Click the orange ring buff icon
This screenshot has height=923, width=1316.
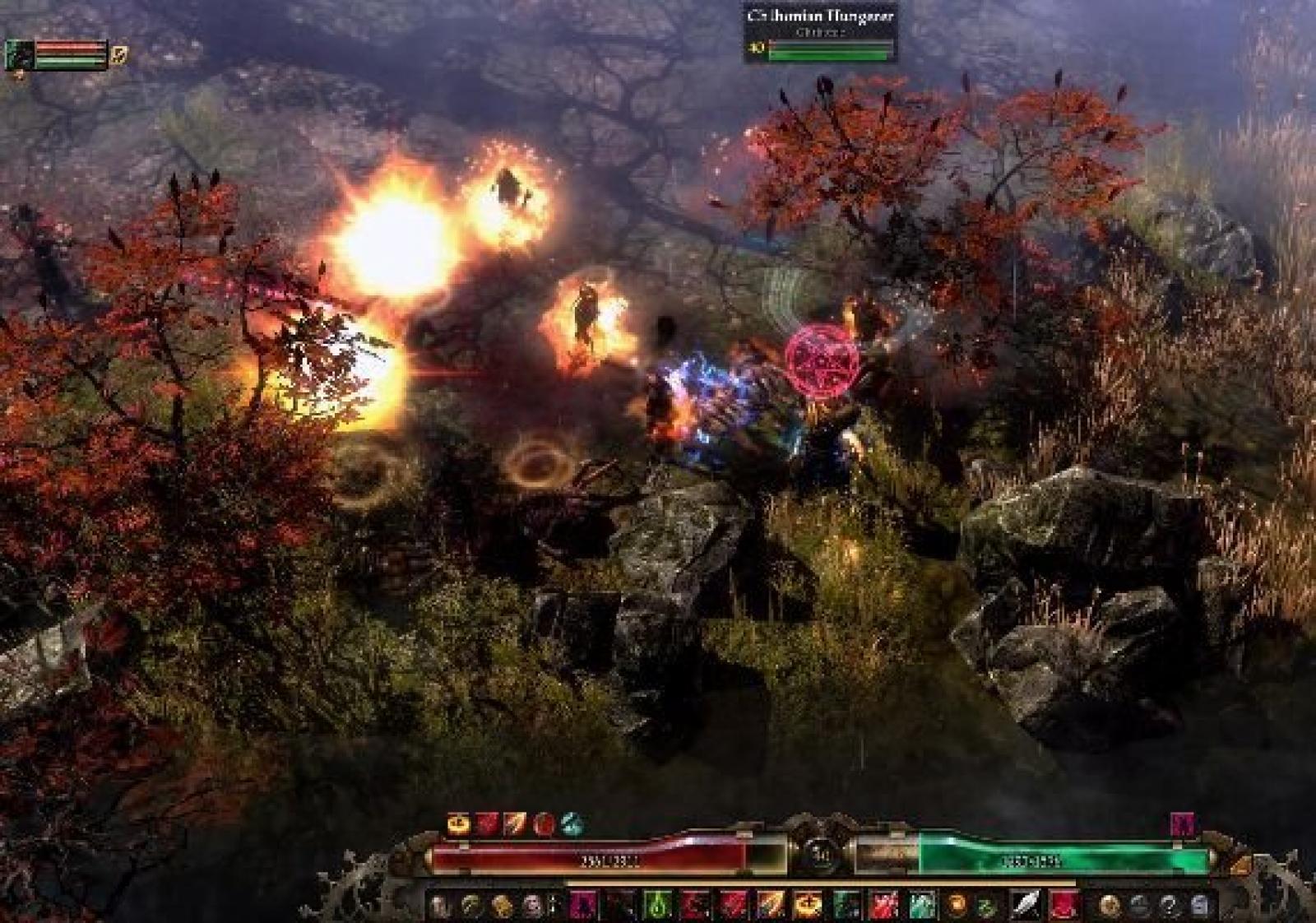coord(458,823)
